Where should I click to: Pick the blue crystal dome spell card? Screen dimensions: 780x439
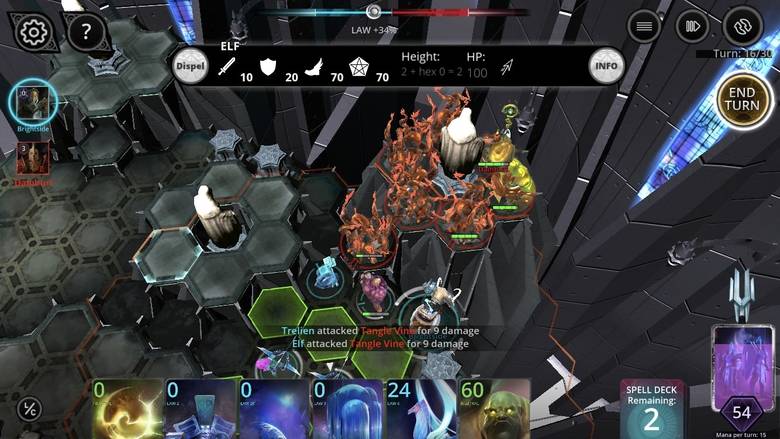(x=347, y=409)
